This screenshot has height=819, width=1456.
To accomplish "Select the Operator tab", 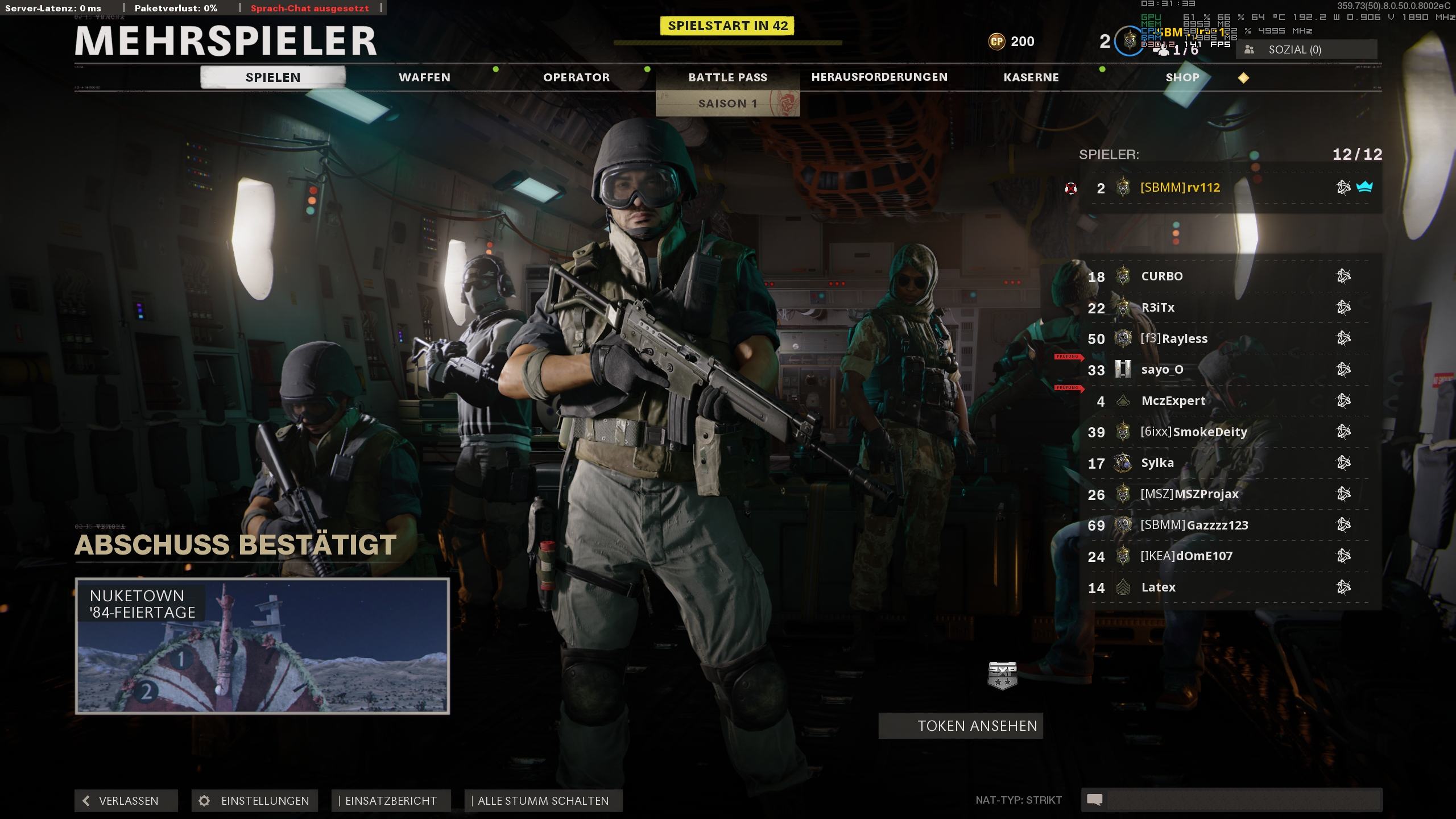I will [x=576, y=77].
